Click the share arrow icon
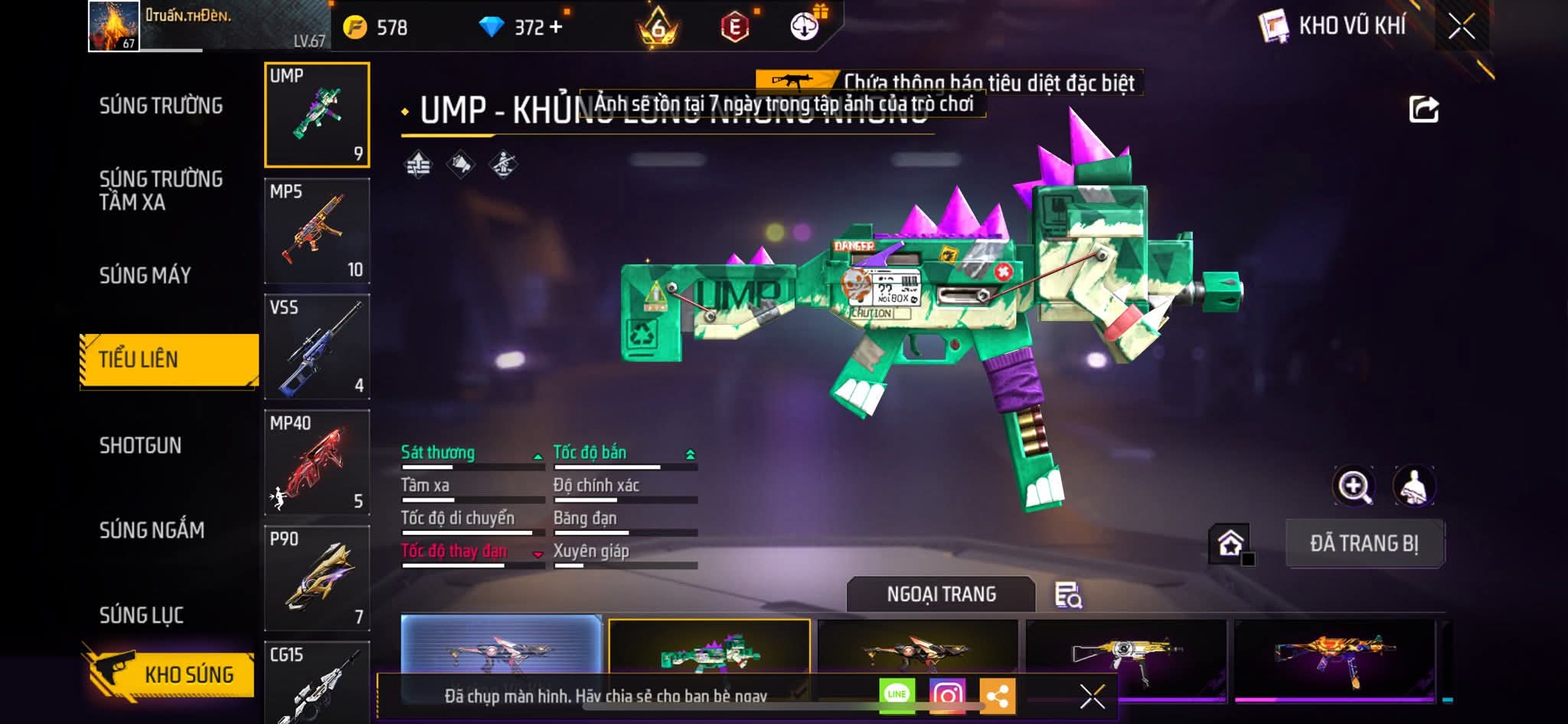 tap(1423, 110)
